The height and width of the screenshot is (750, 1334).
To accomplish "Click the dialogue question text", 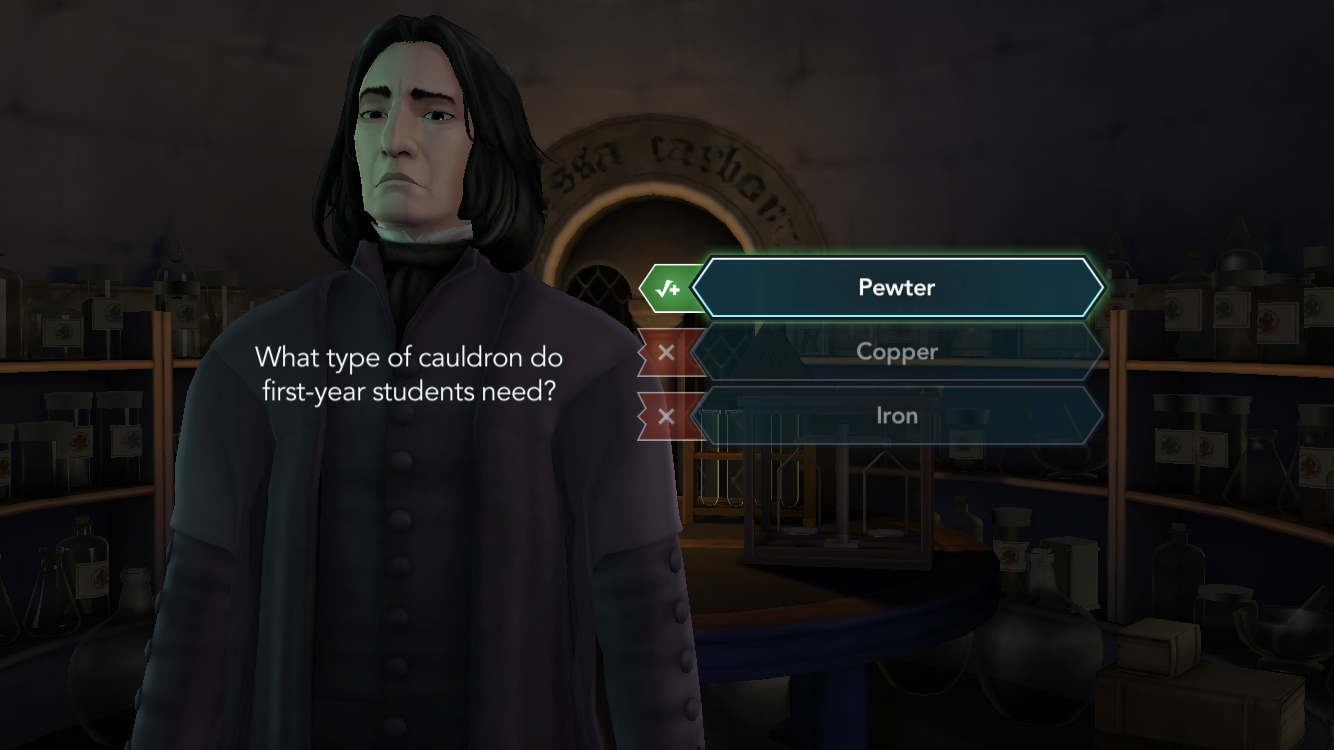I will coord(409,374).
